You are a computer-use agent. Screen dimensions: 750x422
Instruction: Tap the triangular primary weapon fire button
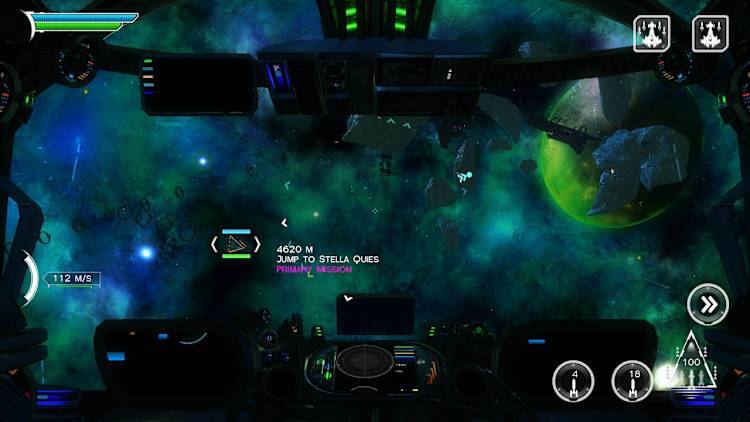[692, 366]
